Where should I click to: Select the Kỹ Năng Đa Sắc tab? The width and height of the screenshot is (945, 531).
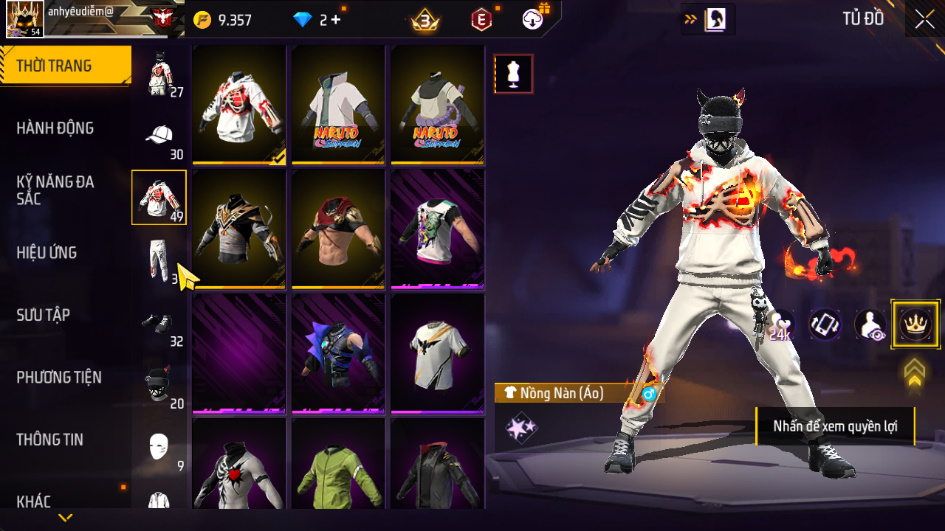[55, 190]
